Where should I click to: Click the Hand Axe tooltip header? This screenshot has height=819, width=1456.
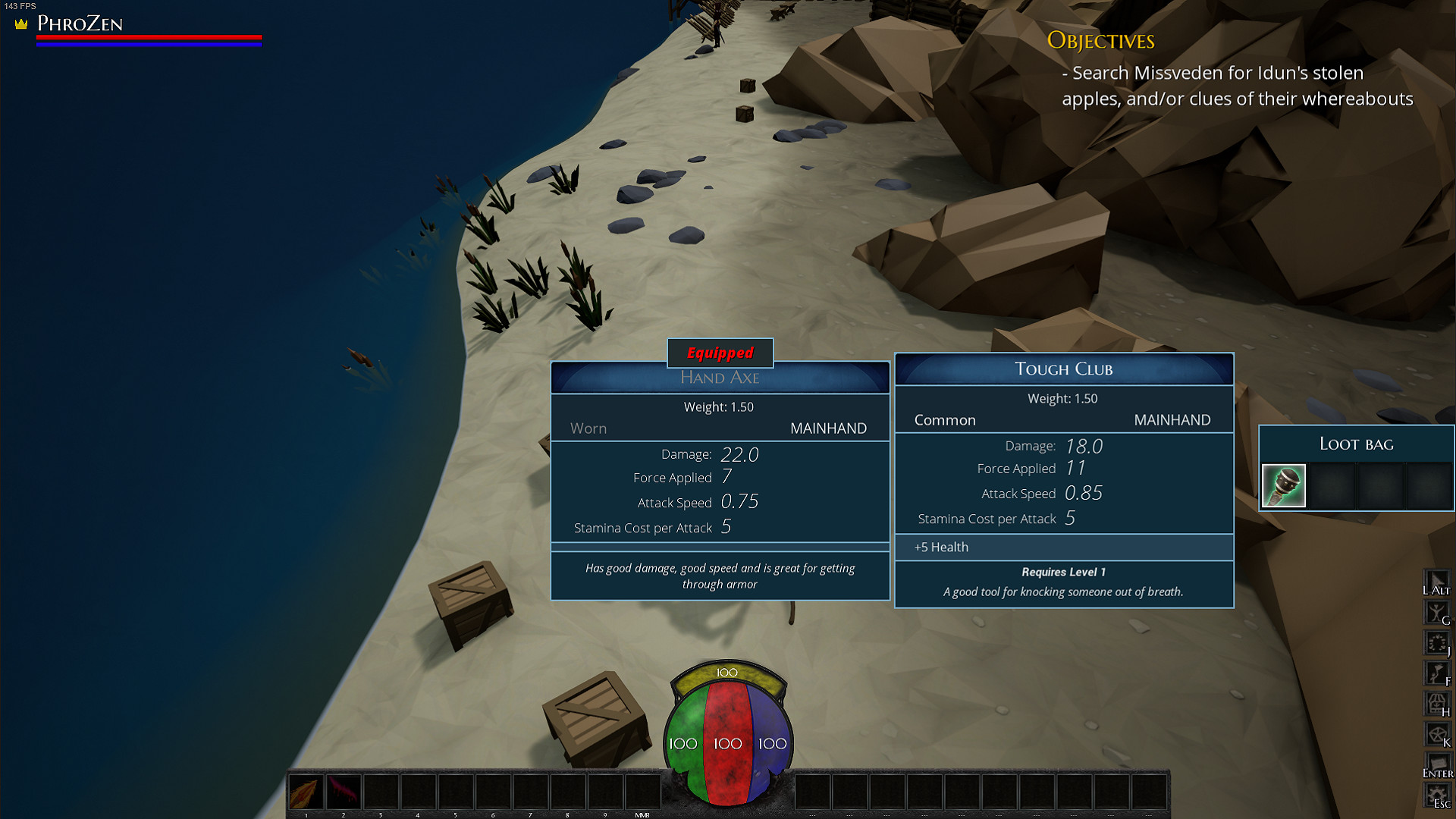(x=720, y=377)
